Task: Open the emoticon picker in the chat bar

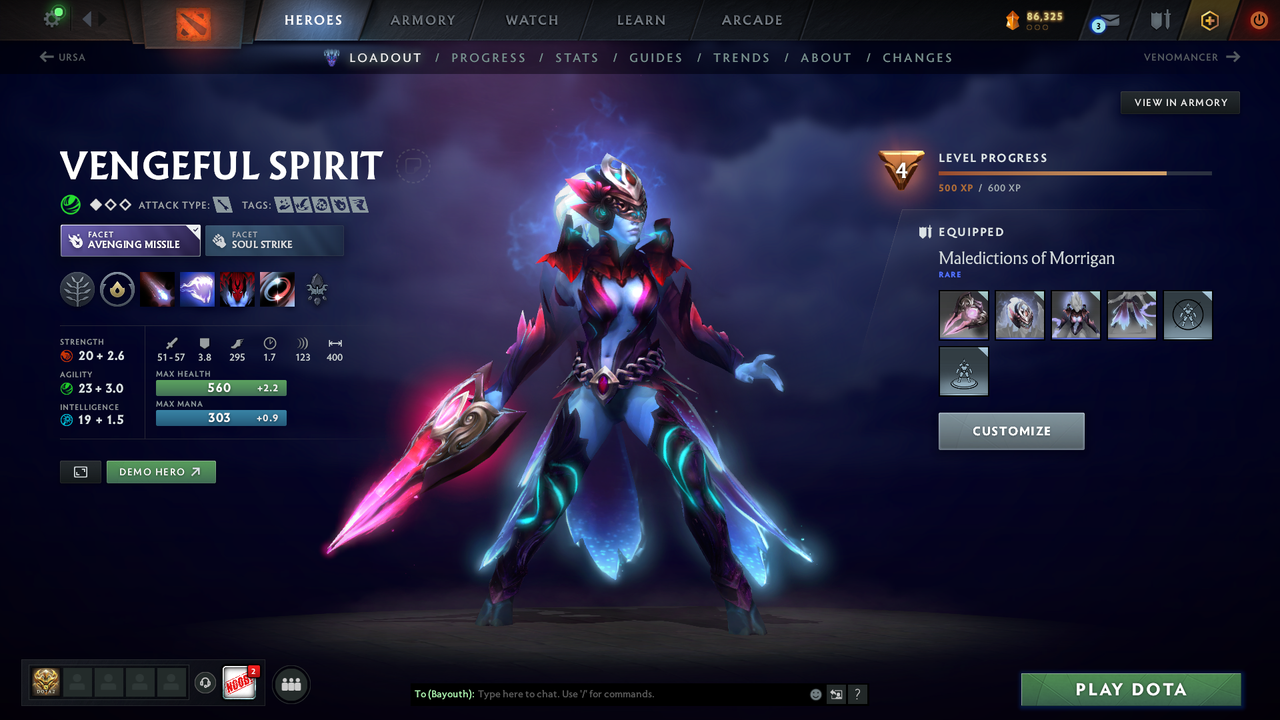Action: click(814, 693)
